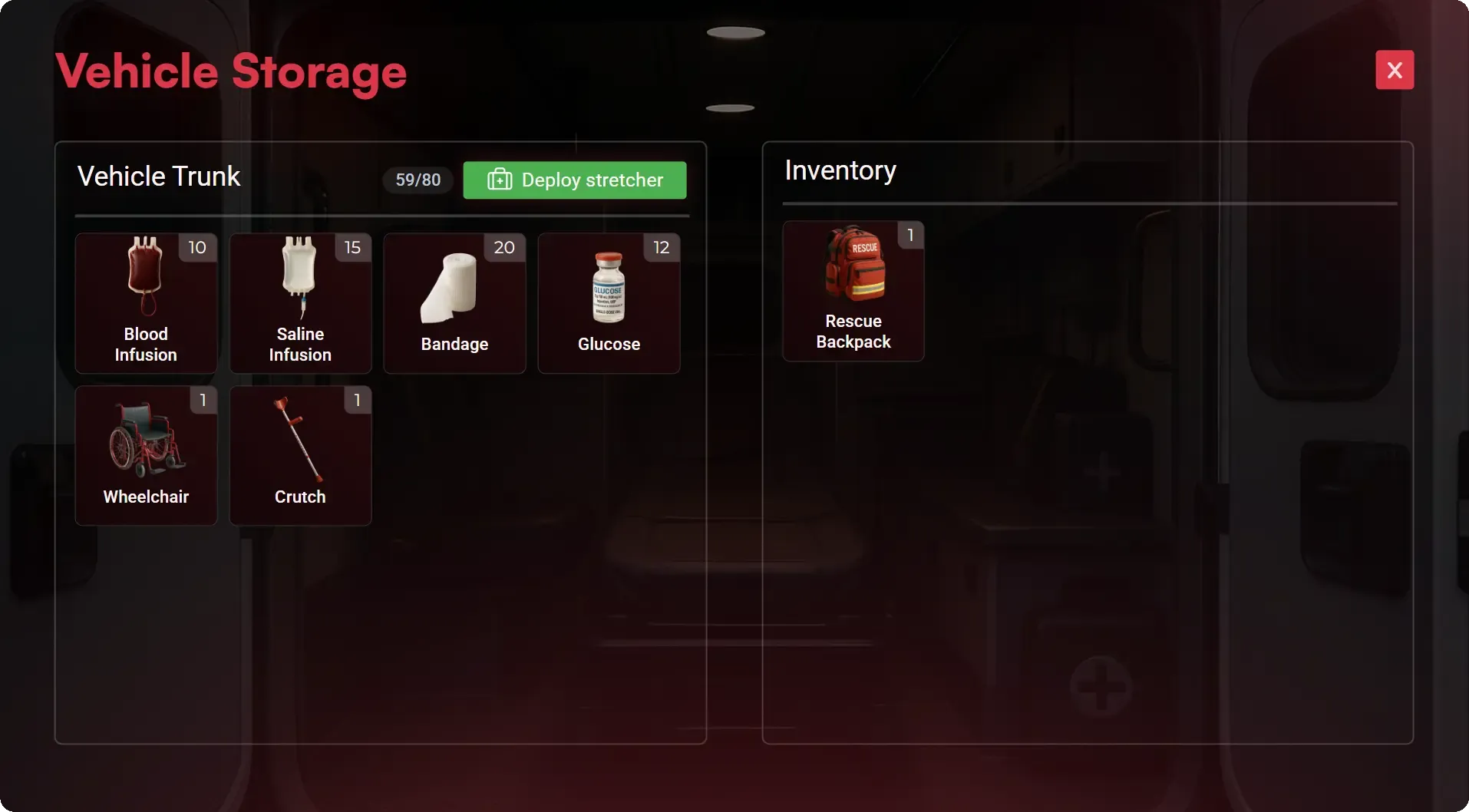Click the Vehicle Storage title

(x=230, y=71)
